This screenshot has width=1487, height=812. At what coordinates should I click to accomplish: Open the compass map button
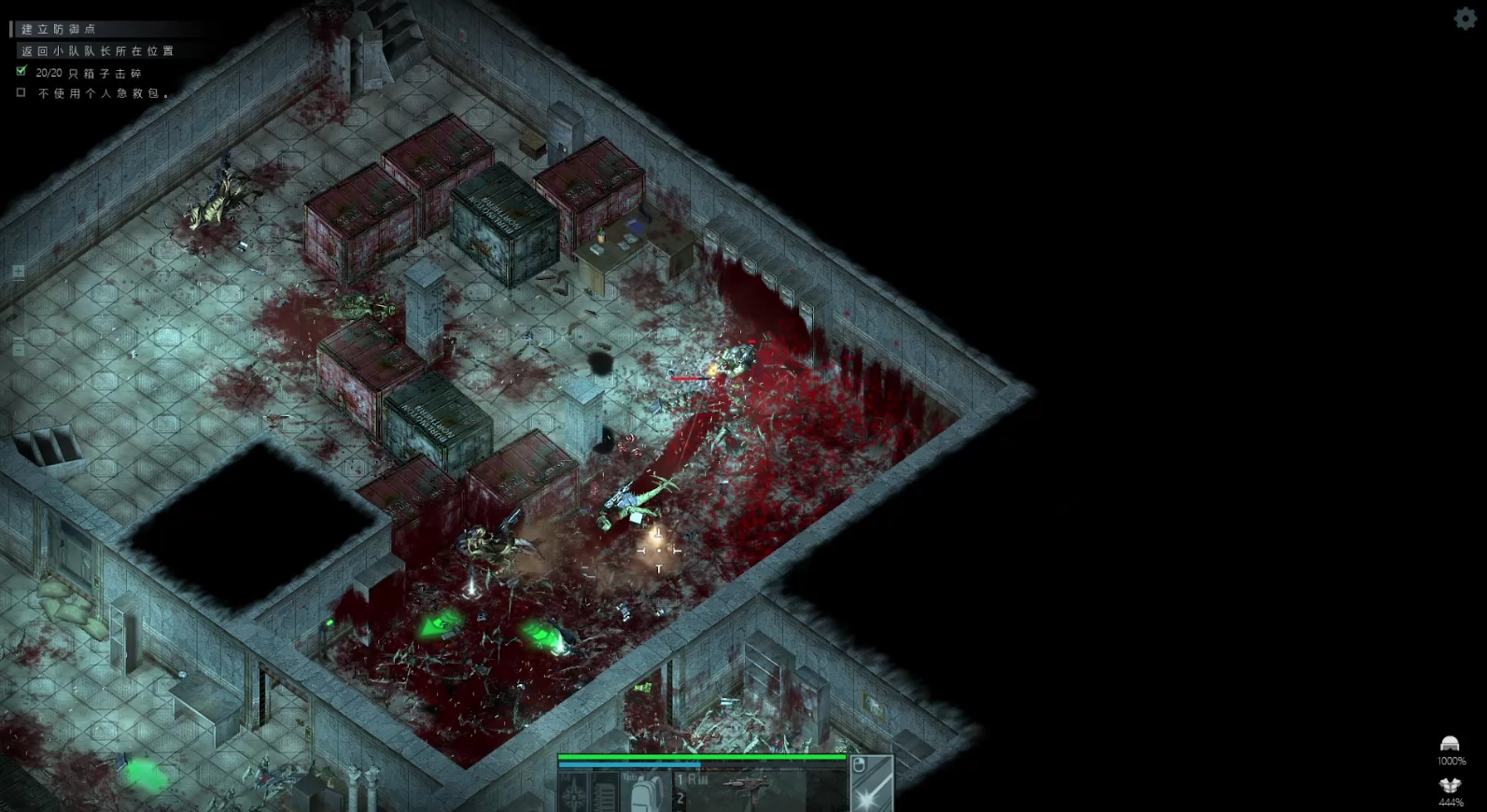573,793
